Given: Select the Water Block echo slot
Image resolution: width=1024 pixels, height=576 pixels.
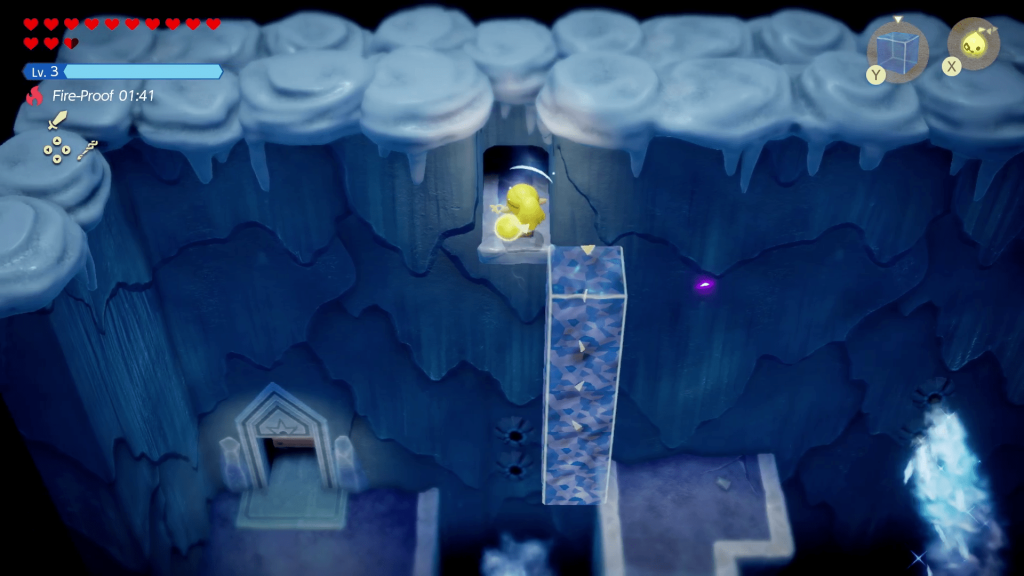Looking at the screenshot, I should (x=897, y=49).
